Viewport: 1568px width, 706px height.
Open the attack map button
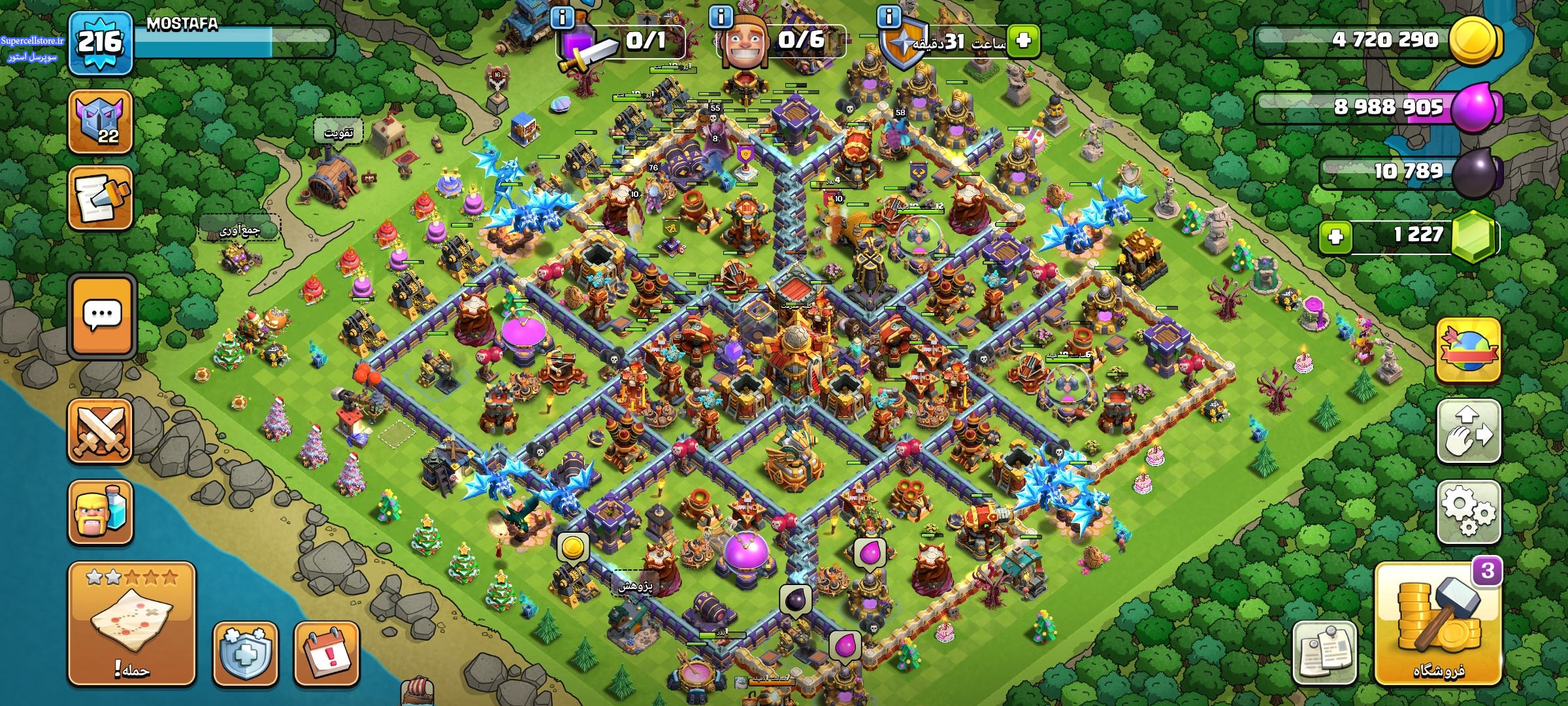point(131,623)
